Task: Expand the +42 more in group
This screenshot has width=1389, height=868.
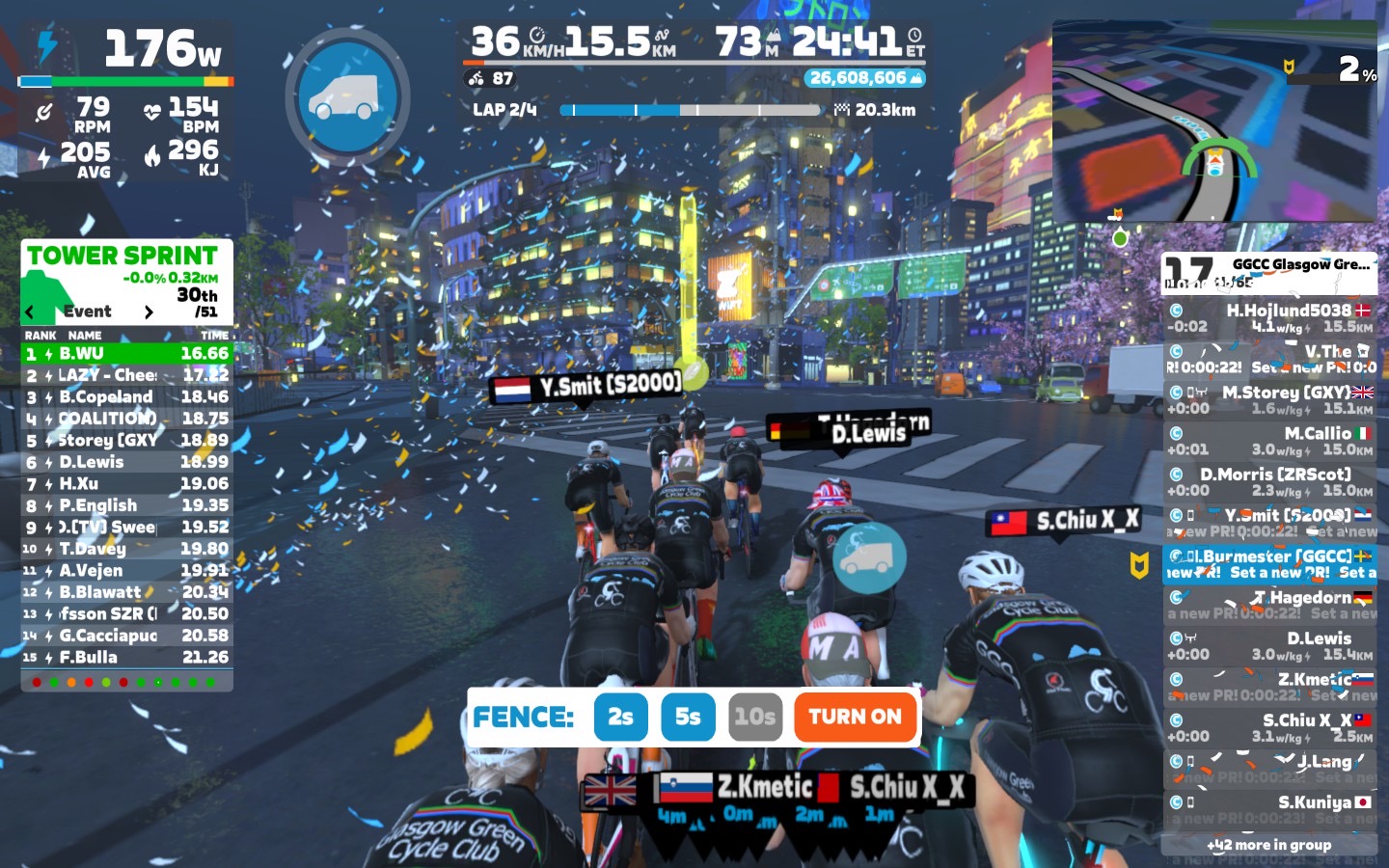Action: click(x=1269, y=845)
